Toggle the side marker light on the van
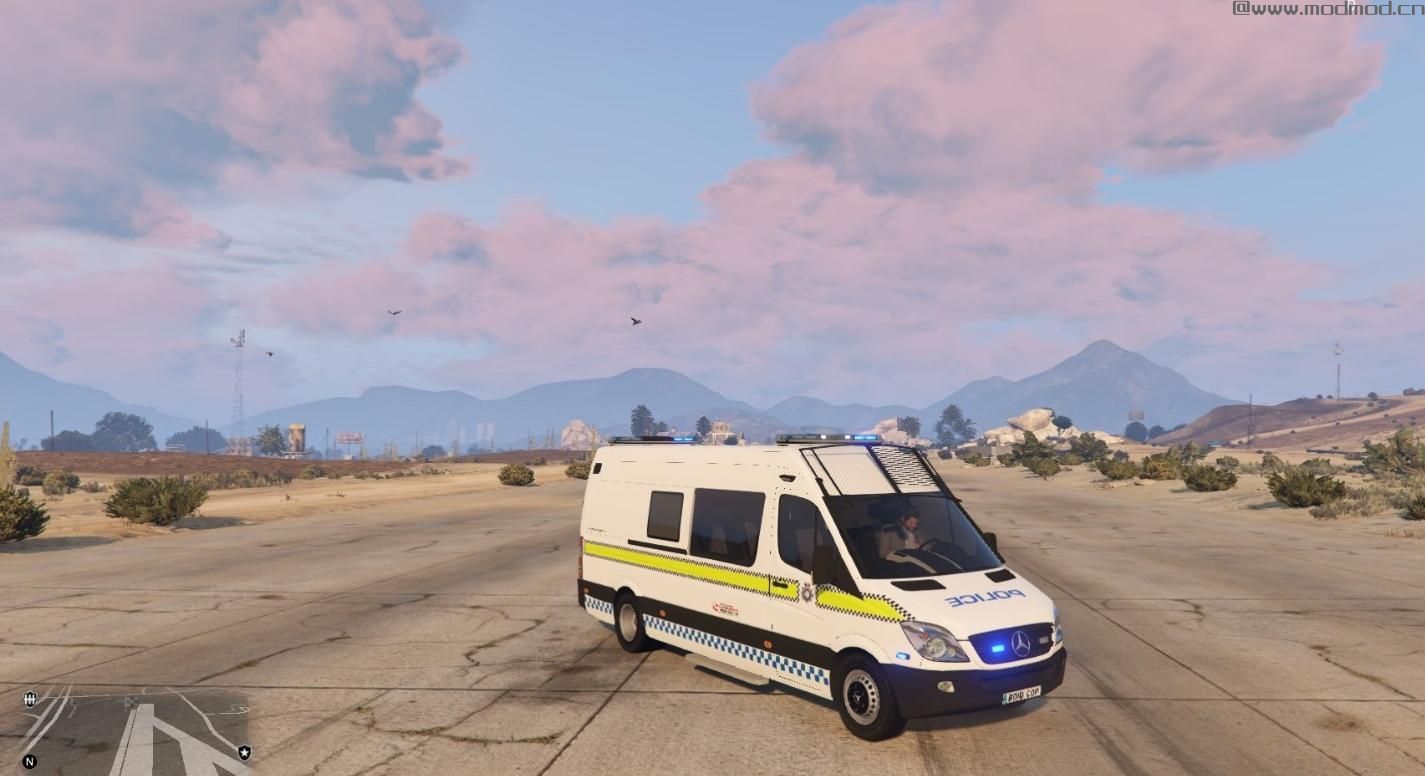Viewport: 1425px width, 776px height. coord(766,643)
